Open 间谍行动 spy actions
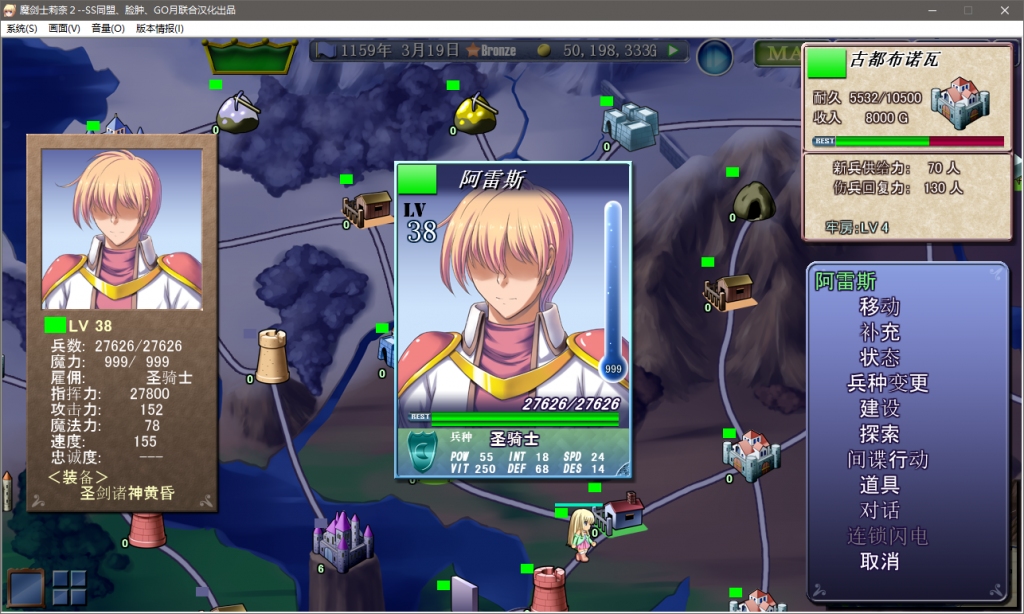Screen dimensions: 1024x614 click(888, 460)
